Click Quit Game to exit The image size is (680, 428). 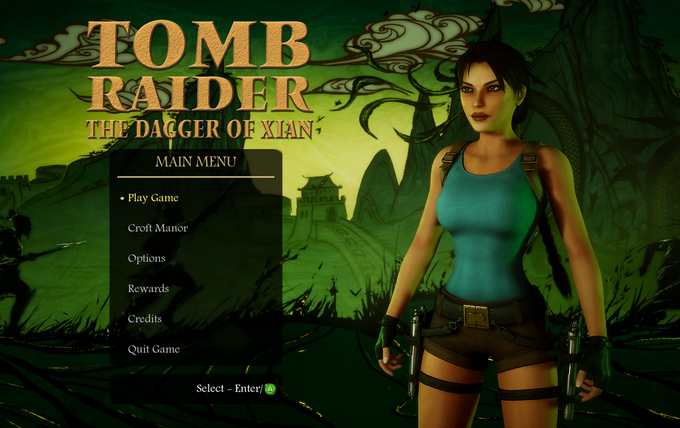[x=153, y=349]
